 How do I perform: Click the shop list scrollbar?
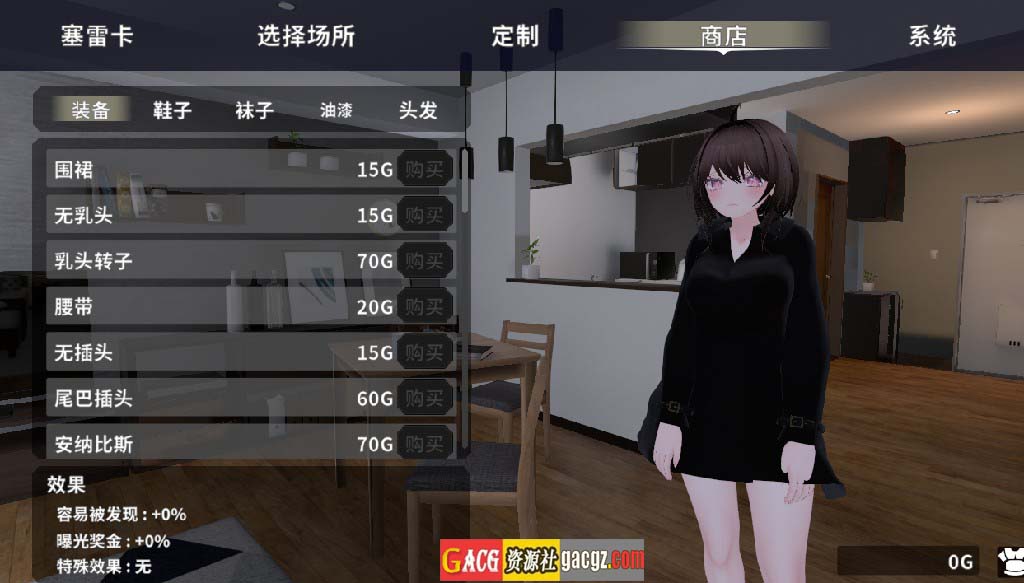click(465, 180)
